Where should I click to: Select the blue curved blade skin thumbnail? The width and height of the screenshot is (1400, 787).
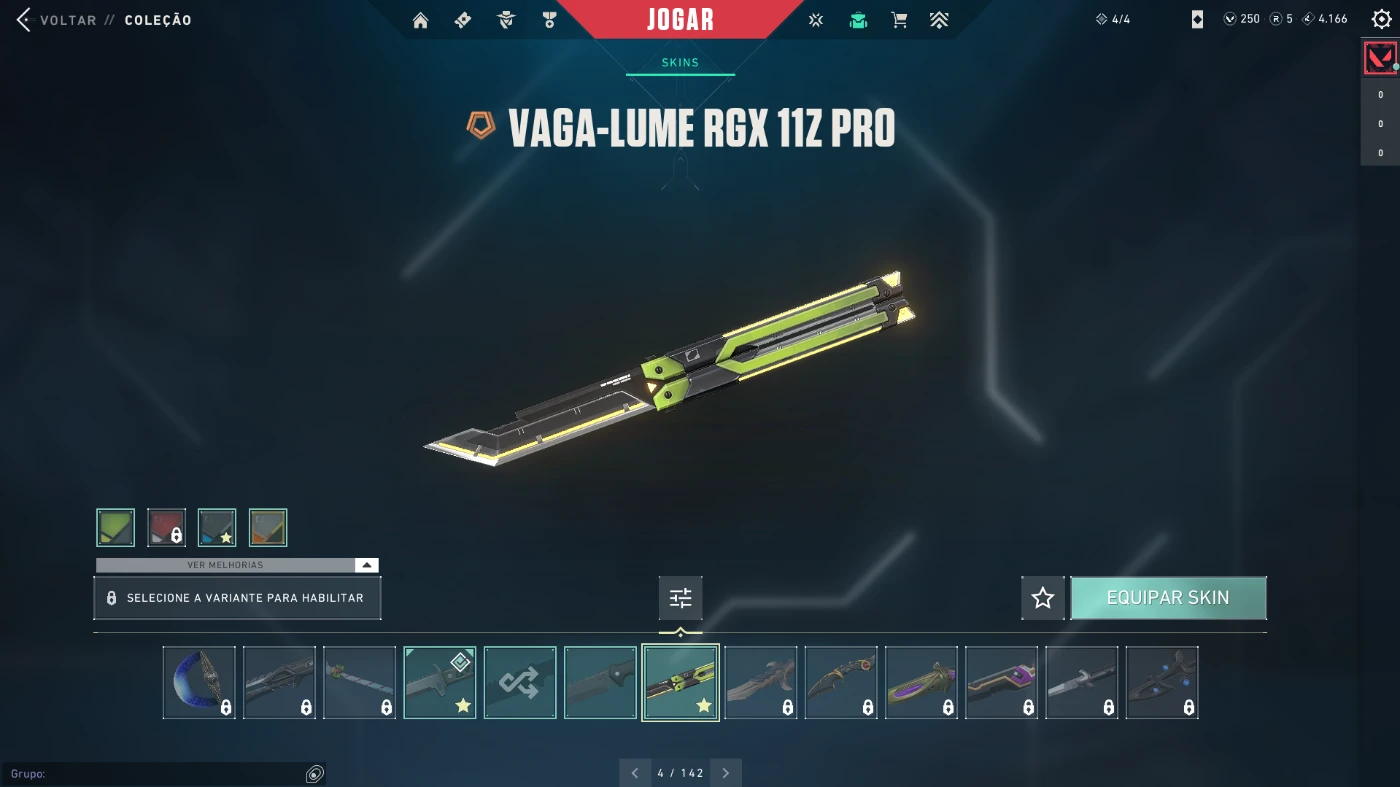199,682
